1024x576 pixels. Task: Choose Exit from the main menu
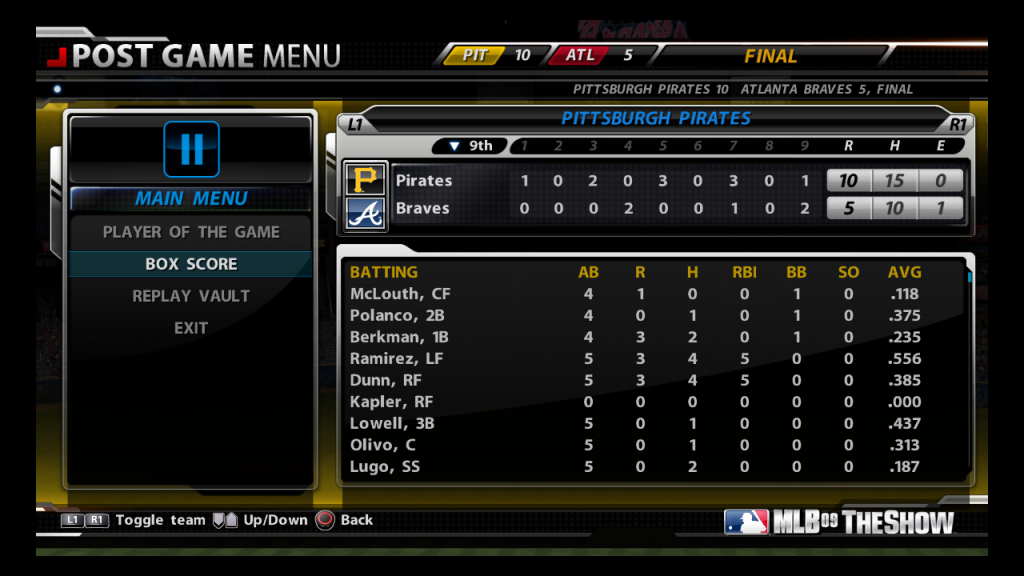[191, 328]
